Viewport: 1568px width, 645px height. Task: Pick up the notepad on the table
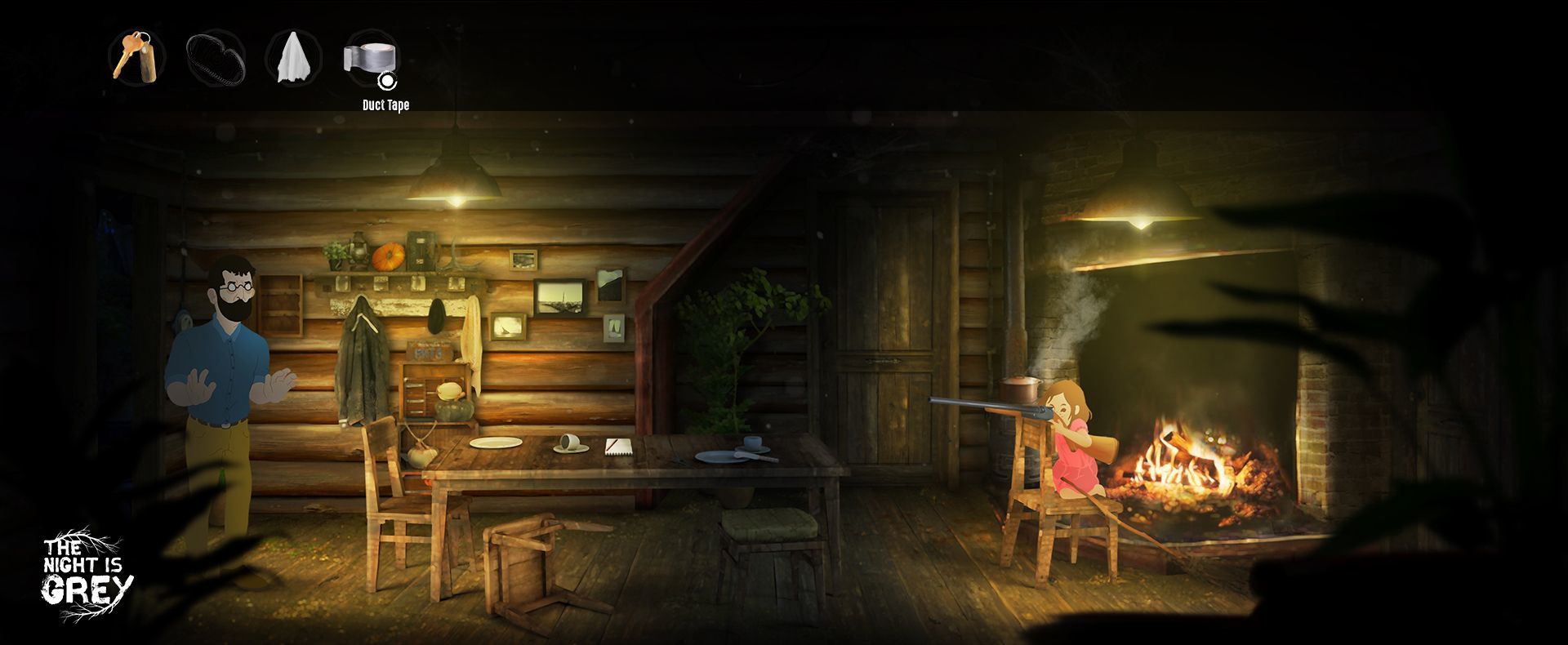(618, 447)
